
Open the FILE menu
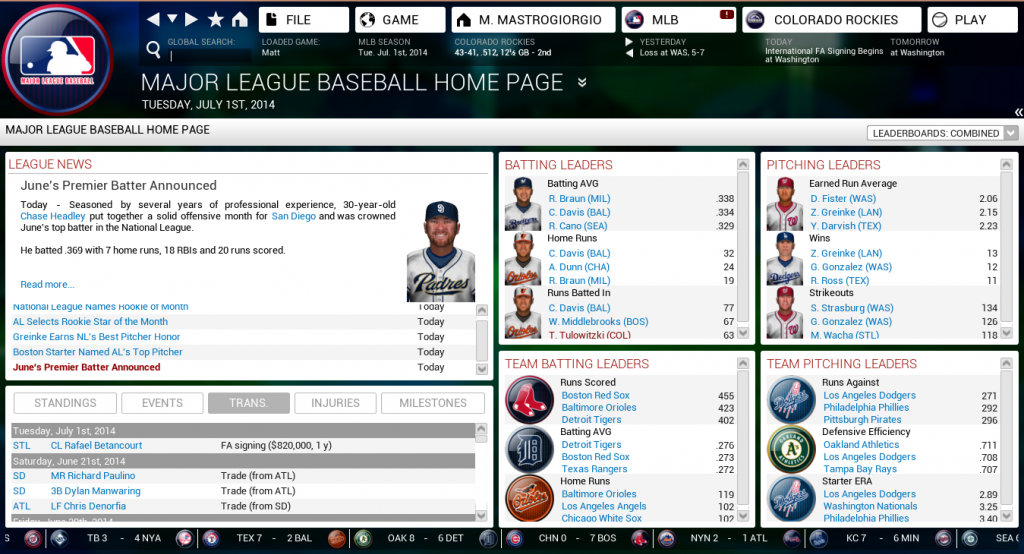(304, 20)
